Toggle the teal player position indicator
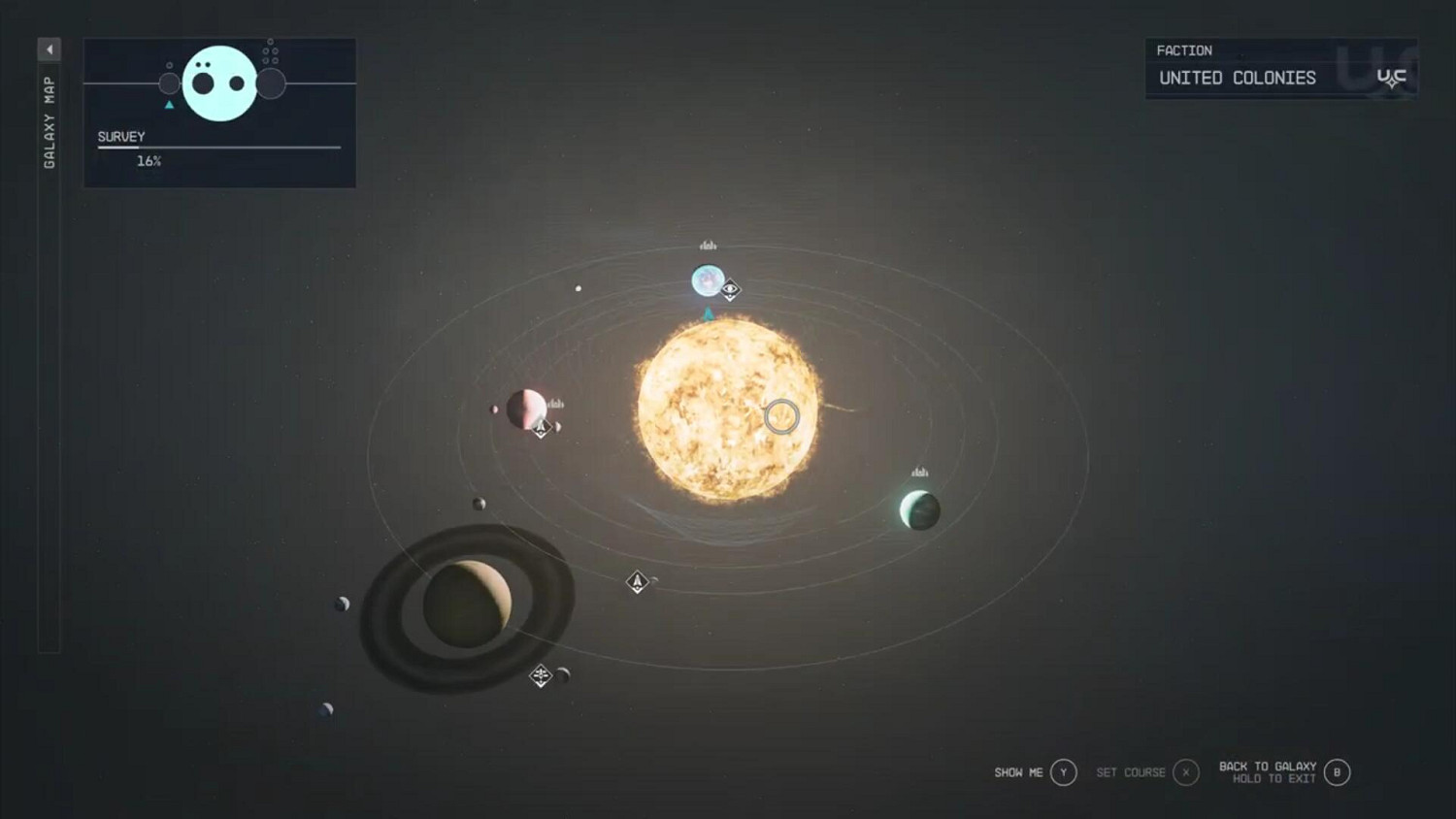 (x=708, y=312)
